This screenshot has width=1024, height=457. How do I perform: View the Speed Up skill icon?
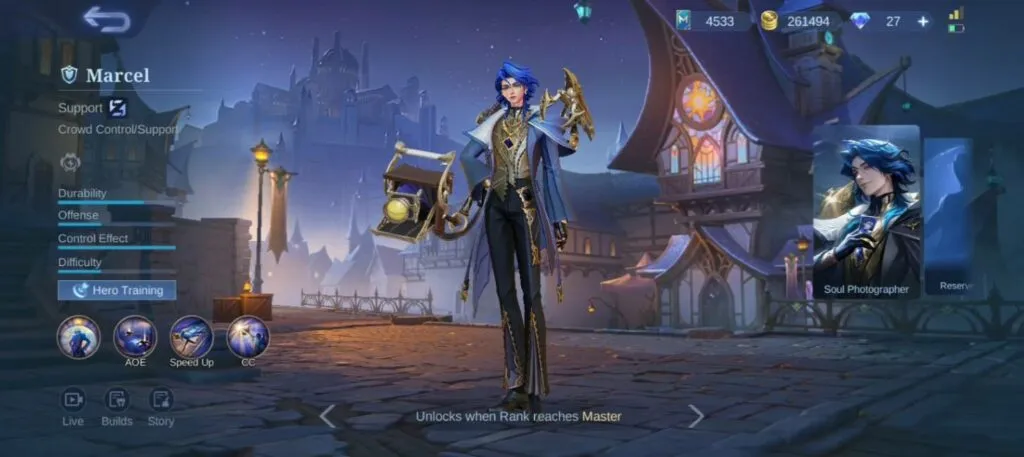pyautogui.click(x=191, y=337)
